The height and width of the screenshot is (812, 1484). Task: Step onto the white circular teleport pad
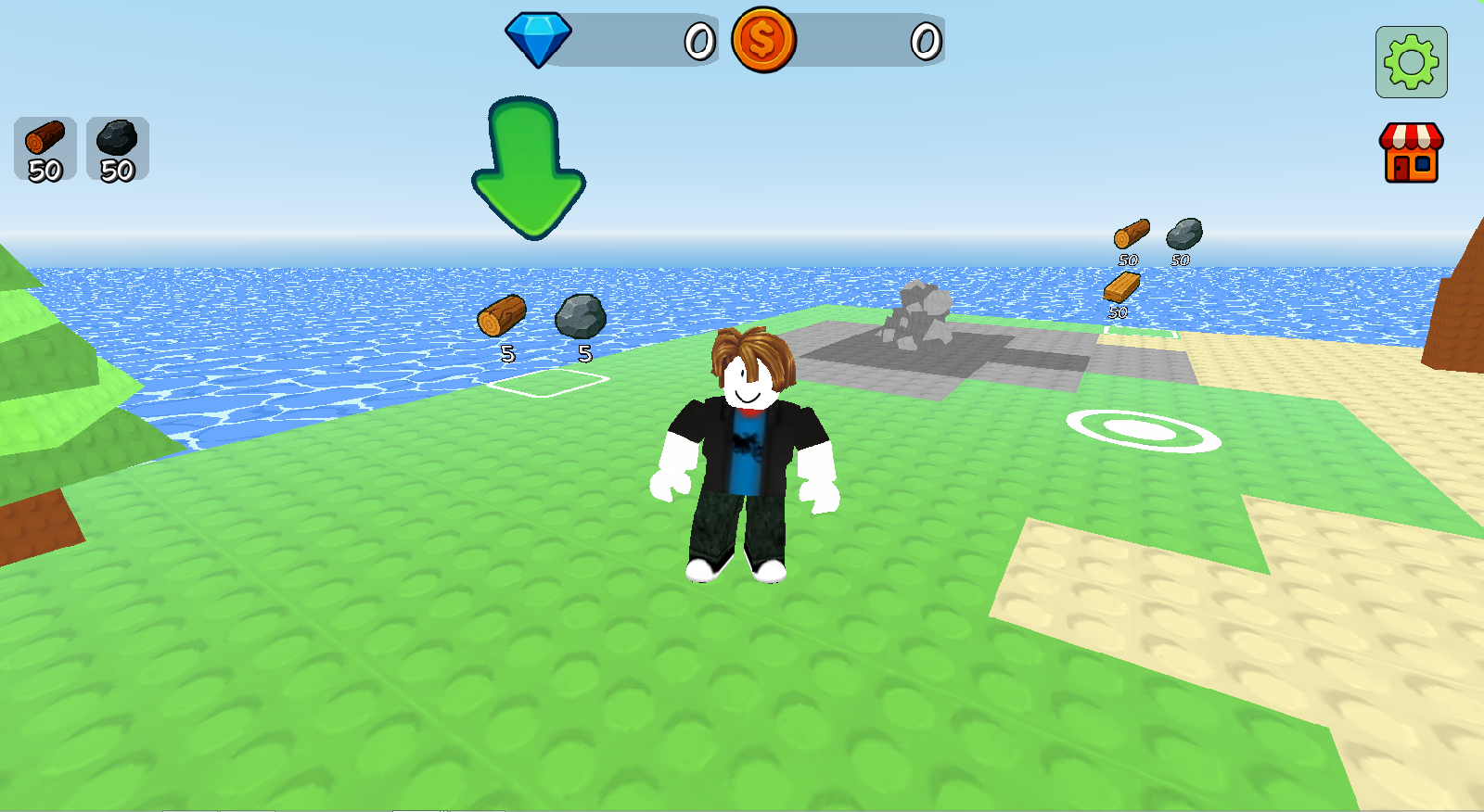pyautogui.click(x=1144, y=430)
